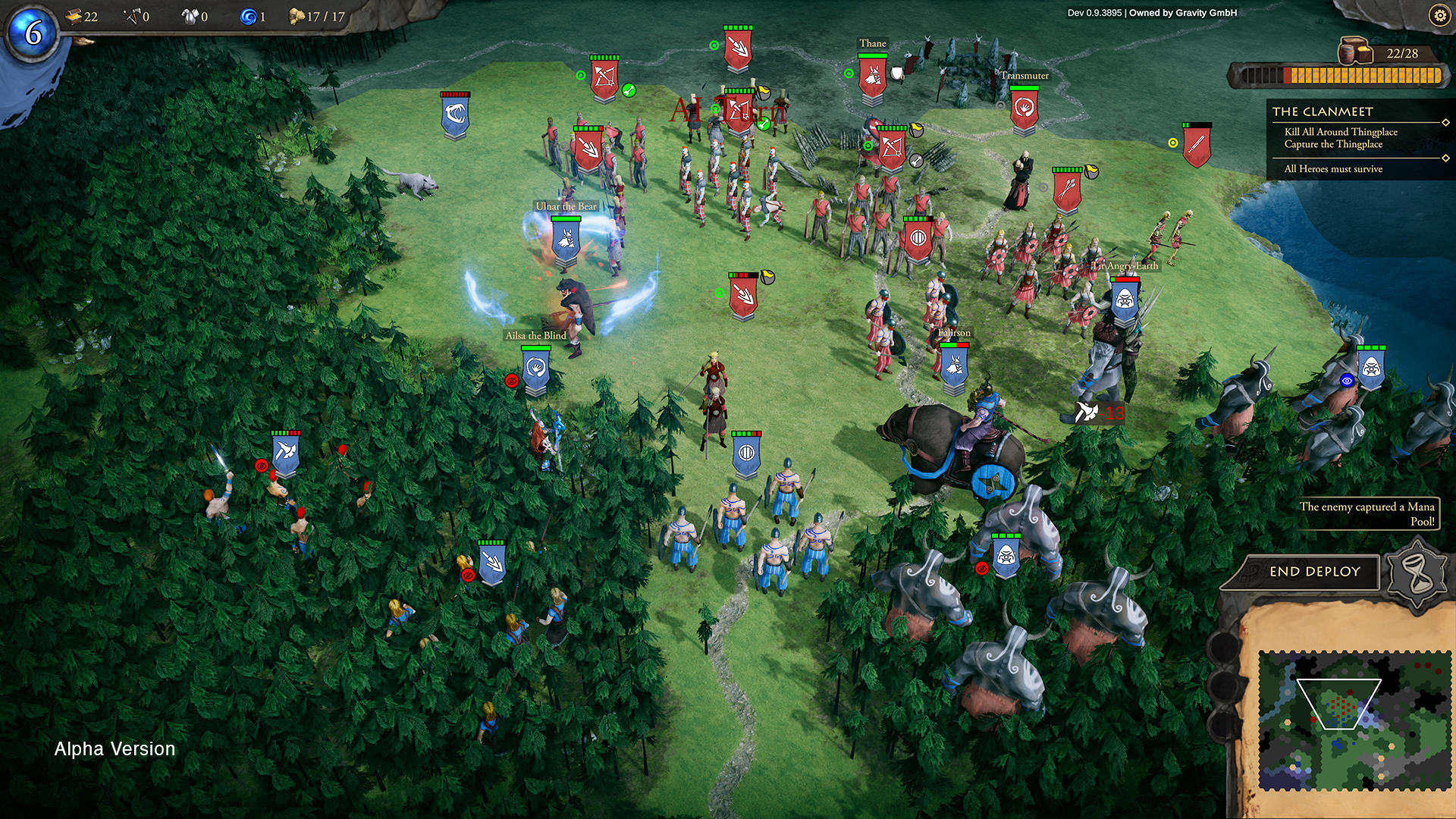Open the settings gear in top-right corner
The image size is (1456, 819).
1439,14
